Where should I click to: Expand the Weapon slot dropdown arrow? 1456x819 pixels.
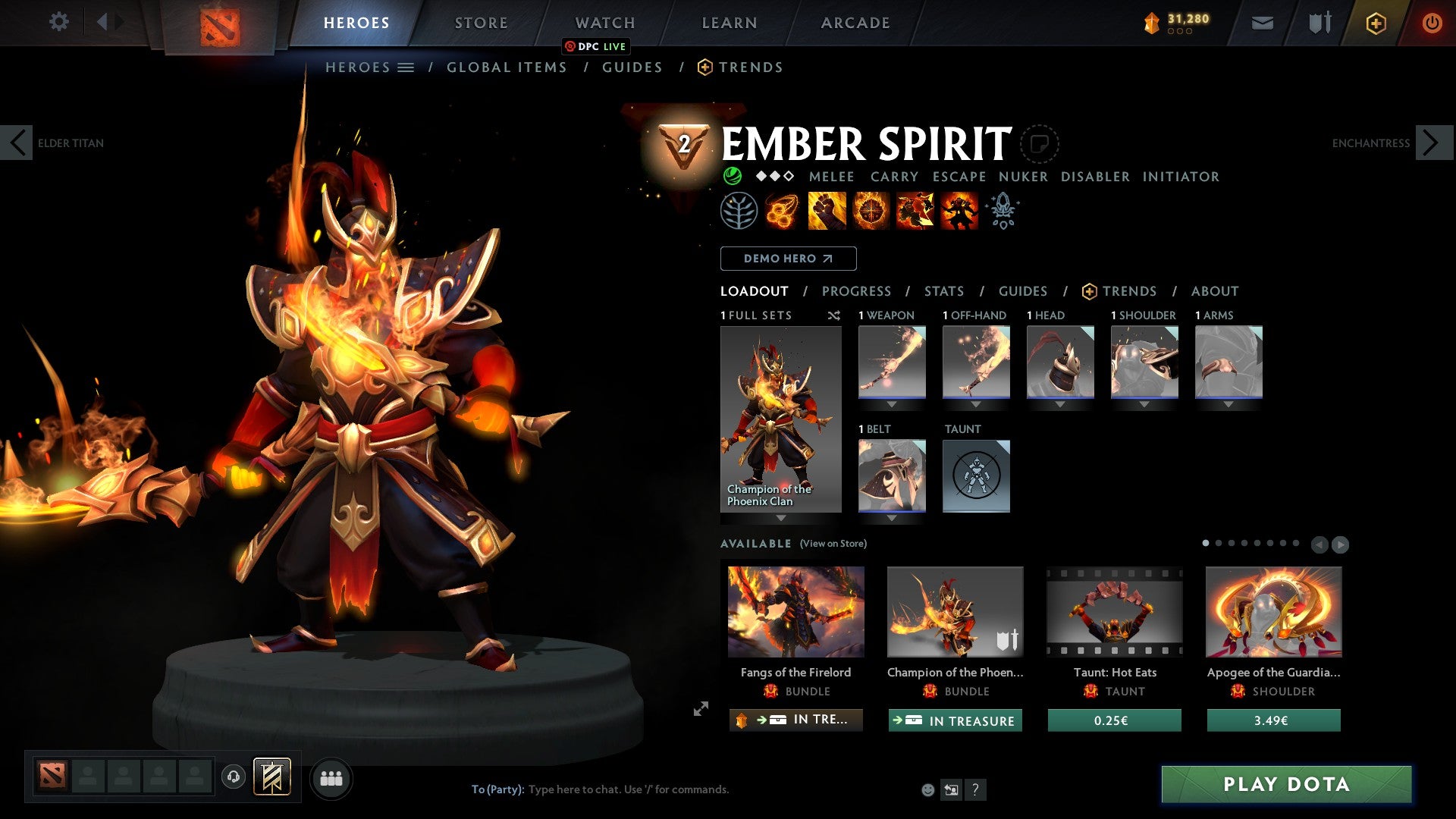click(892, 403)
